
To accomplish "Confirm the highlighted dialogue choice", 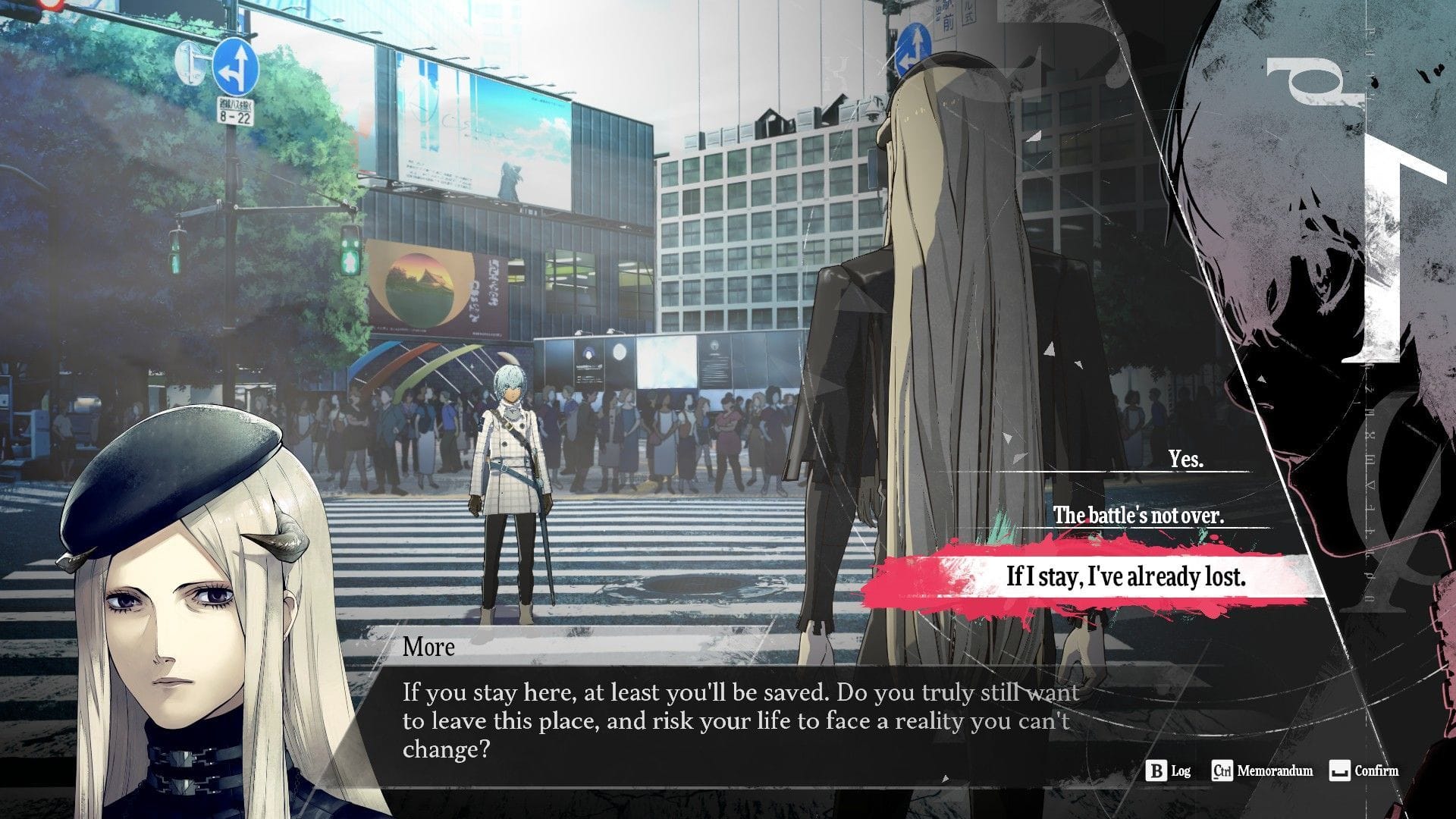I will click(1364, 771).
